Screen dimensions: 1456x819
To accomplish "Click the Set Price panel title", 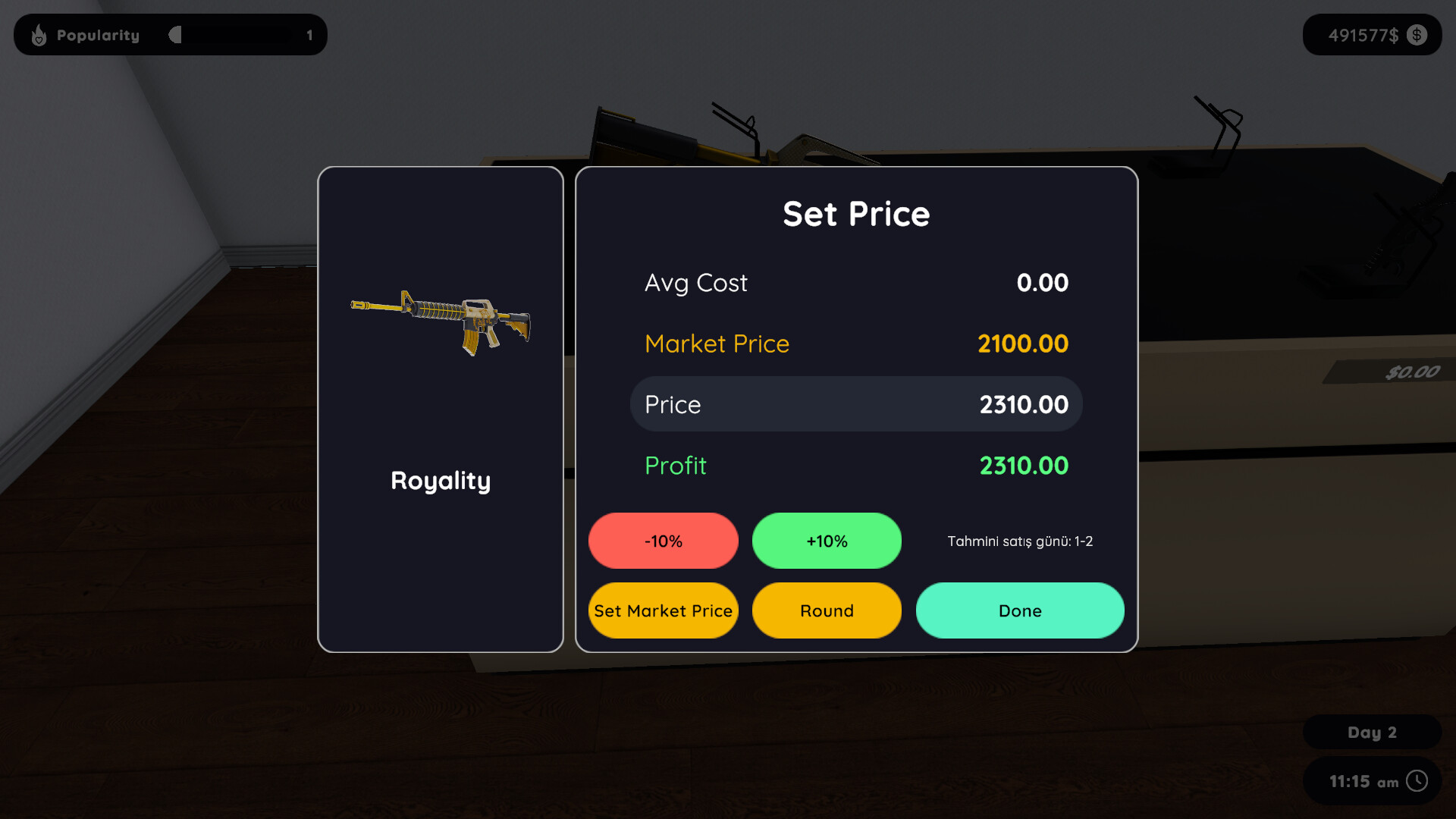I will [x=856, y=214].
